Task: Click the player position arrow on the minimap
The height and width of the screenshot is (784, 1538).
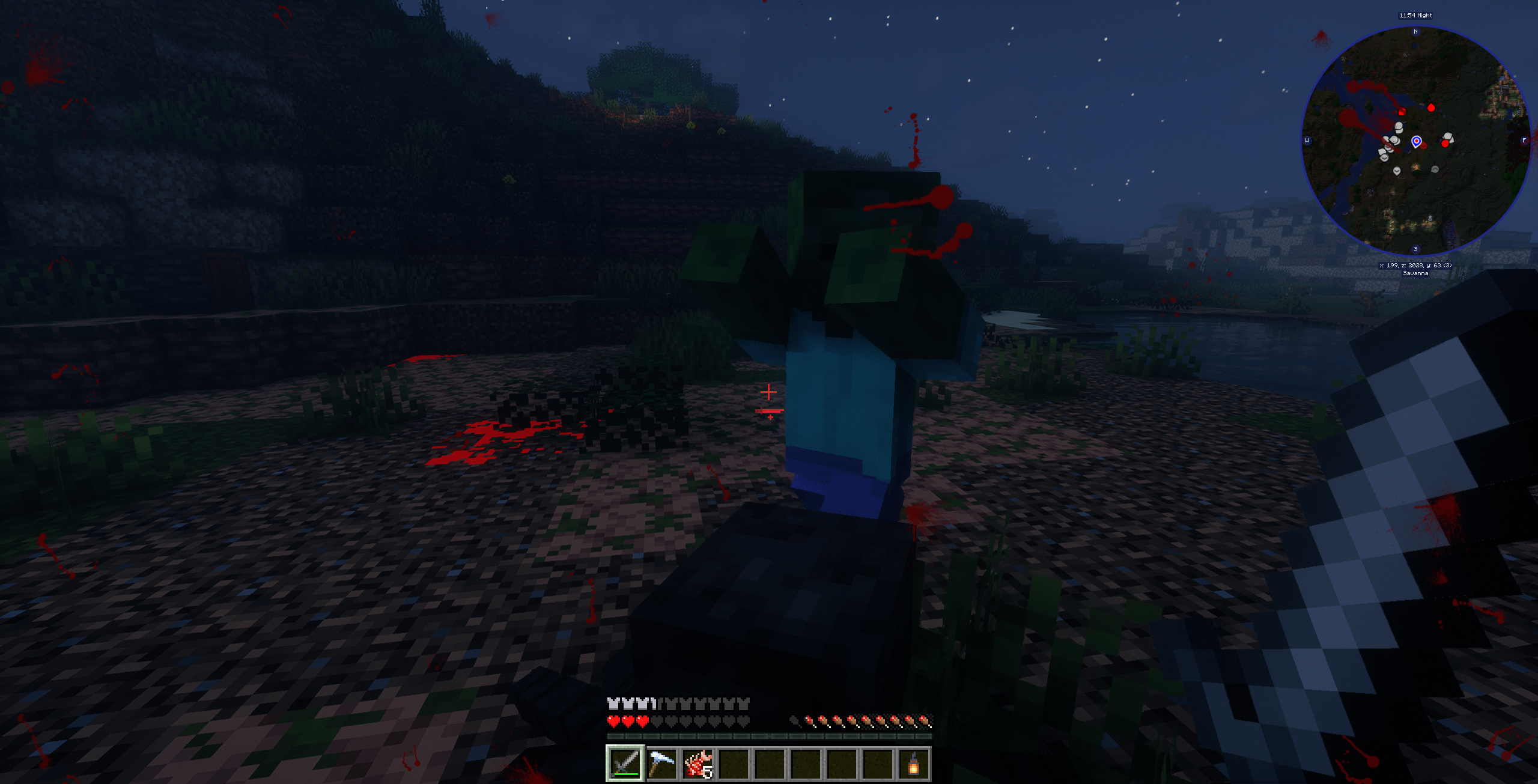Action: 1417,141
